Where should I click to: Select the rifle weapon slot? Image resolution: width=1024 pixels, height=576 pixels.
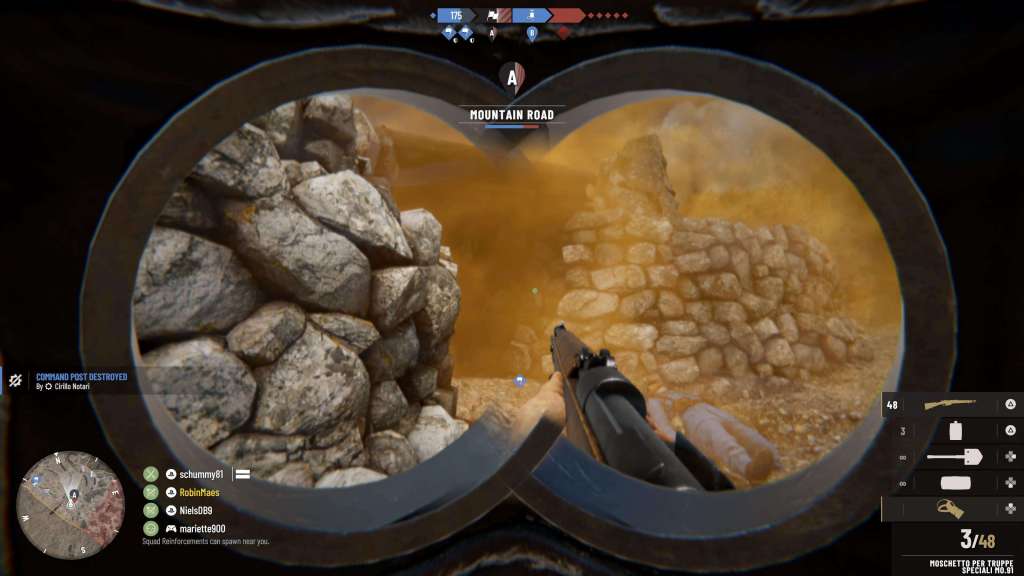click(951, 404)
